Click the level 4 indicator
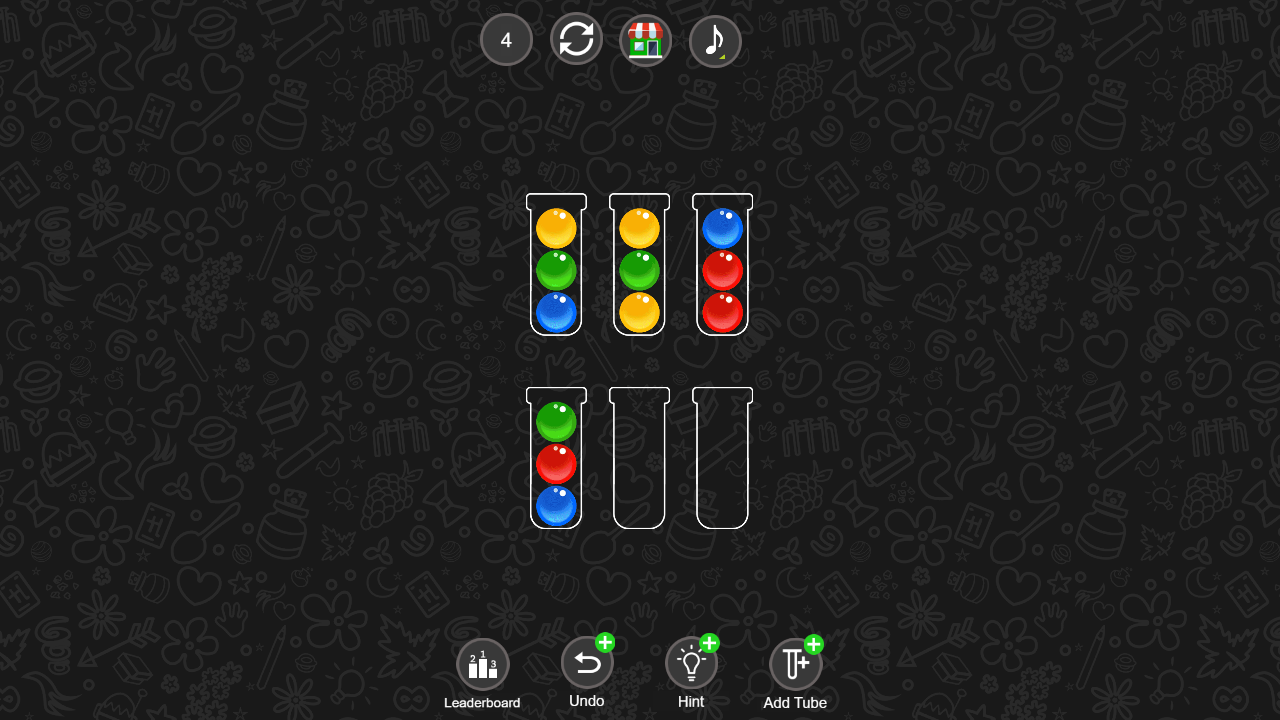 click(506, 40)
